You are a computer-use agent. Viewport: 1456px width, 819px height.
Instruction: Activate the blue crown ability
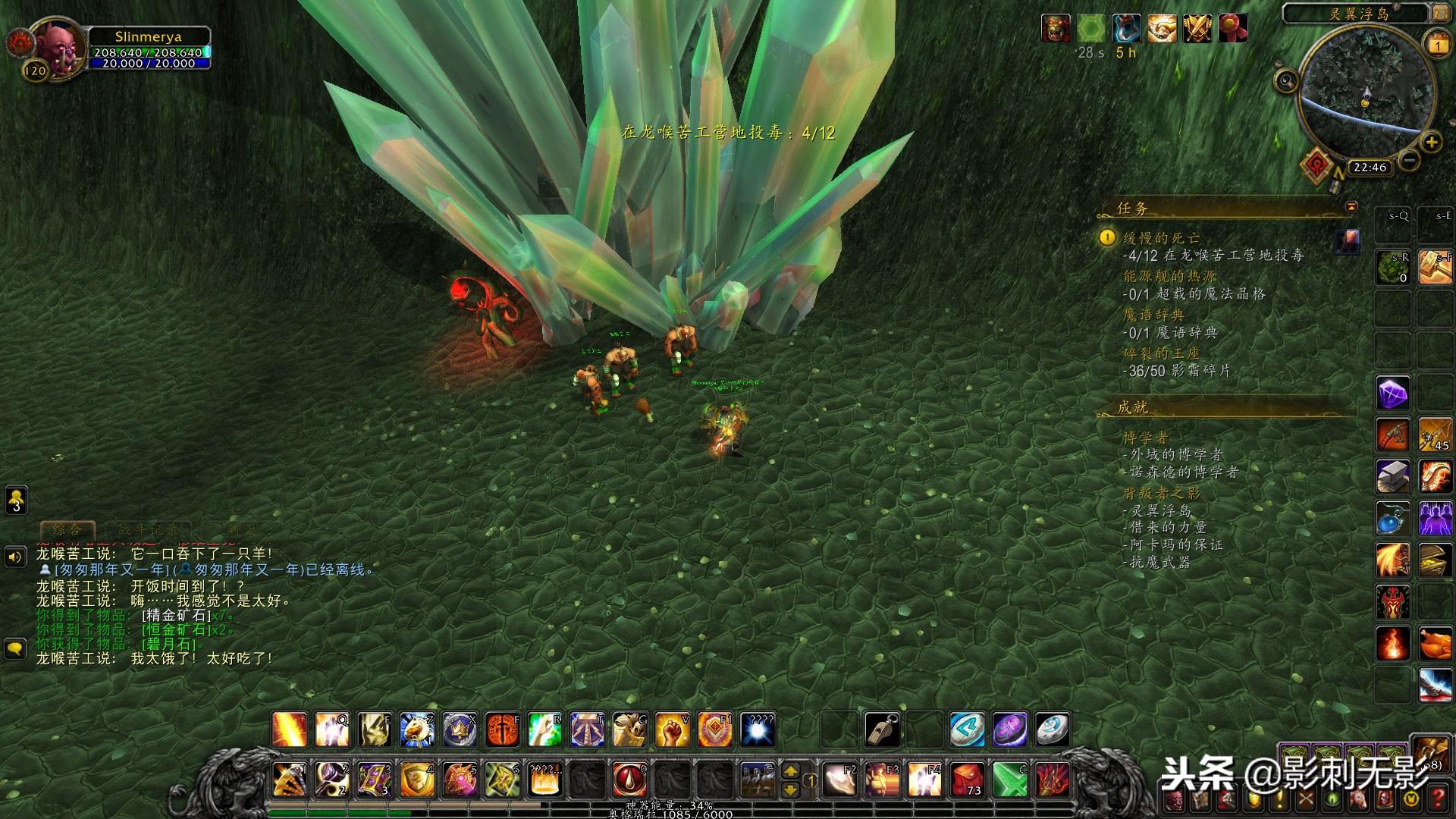point(460,730)
